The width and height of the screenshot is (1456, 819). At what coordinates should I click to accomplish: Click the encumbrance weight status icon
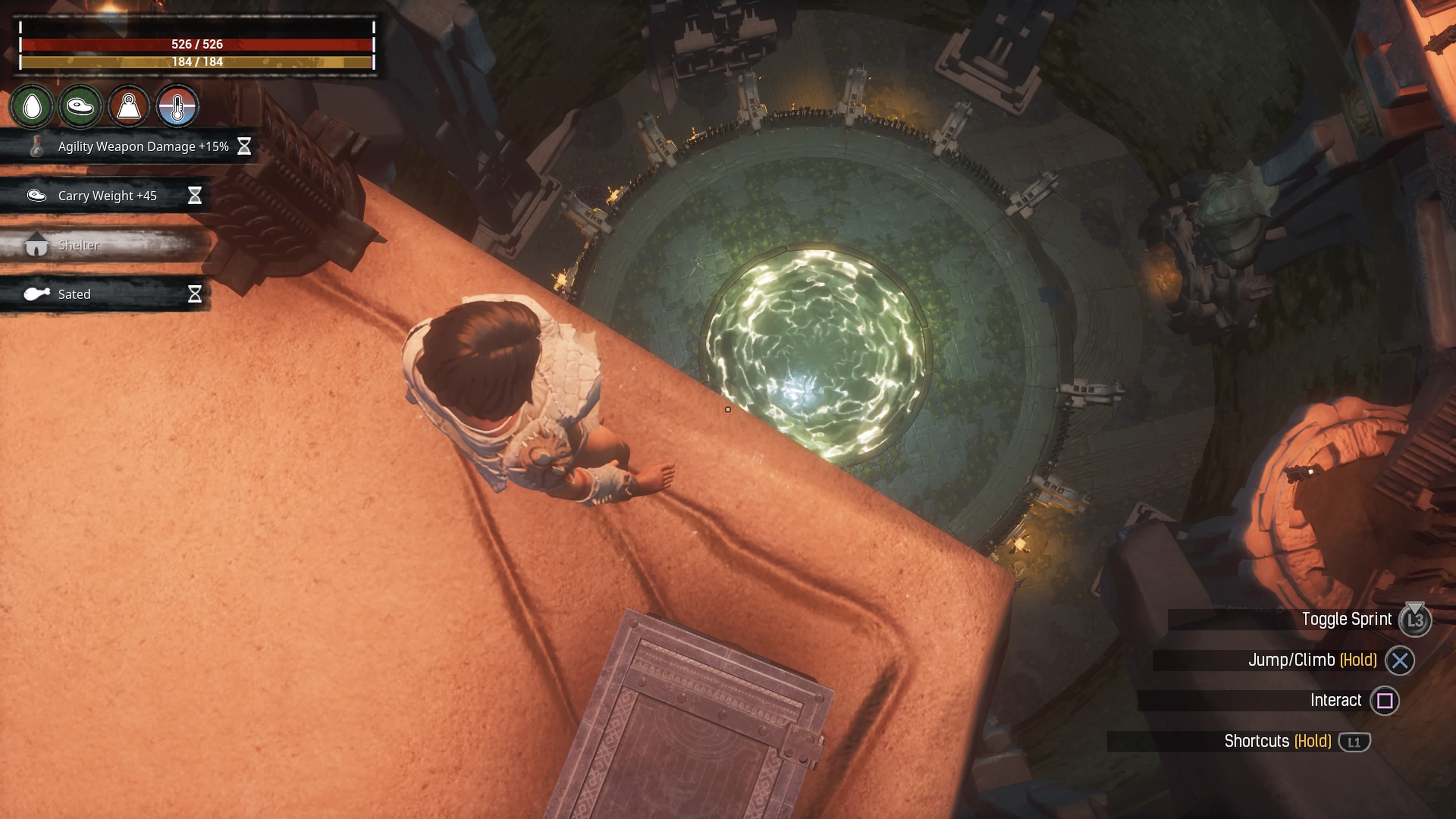(129, 106)
